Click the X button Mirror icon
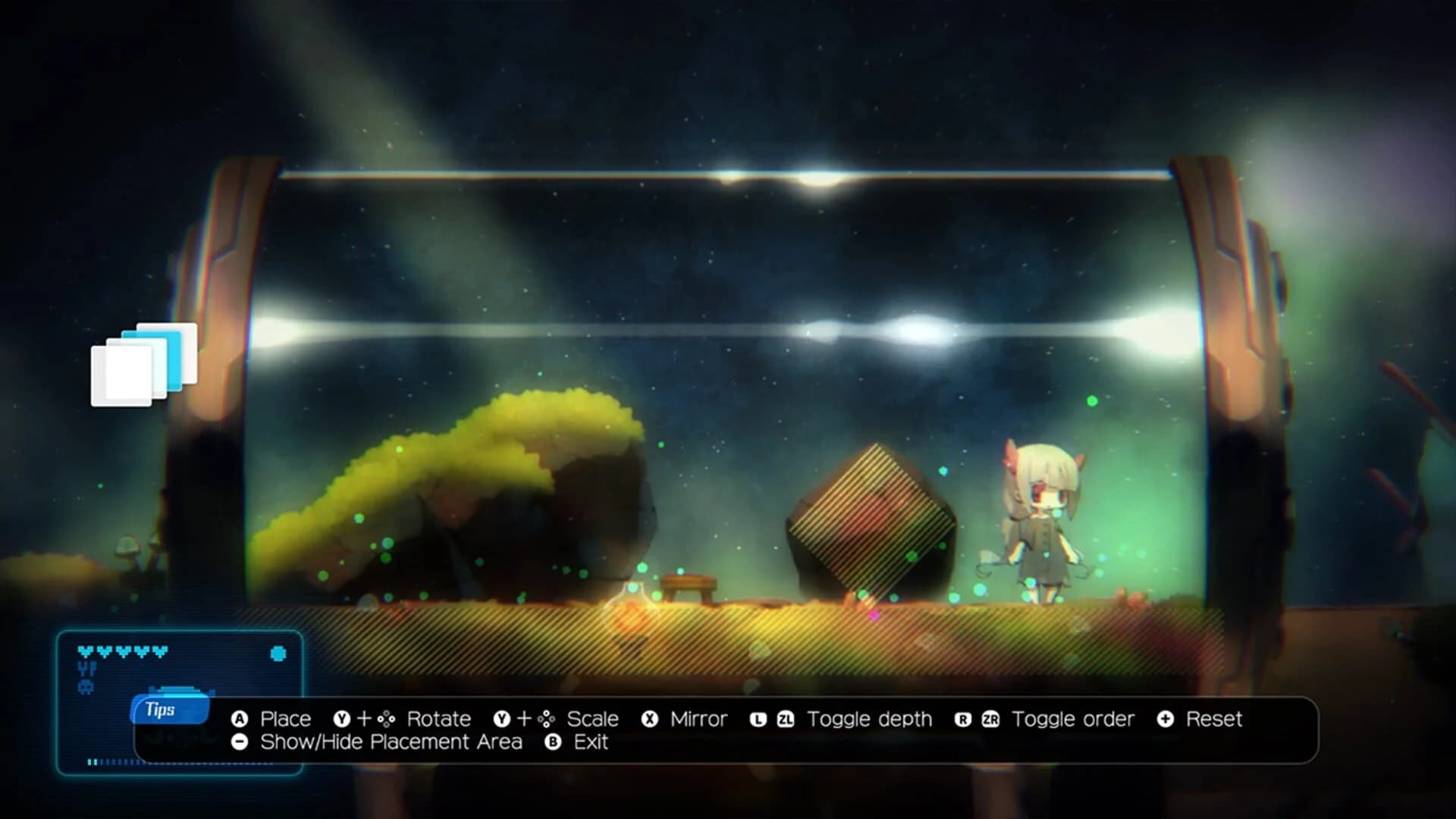This screenshot has width=1456, height=819. [x=648, y=719]
